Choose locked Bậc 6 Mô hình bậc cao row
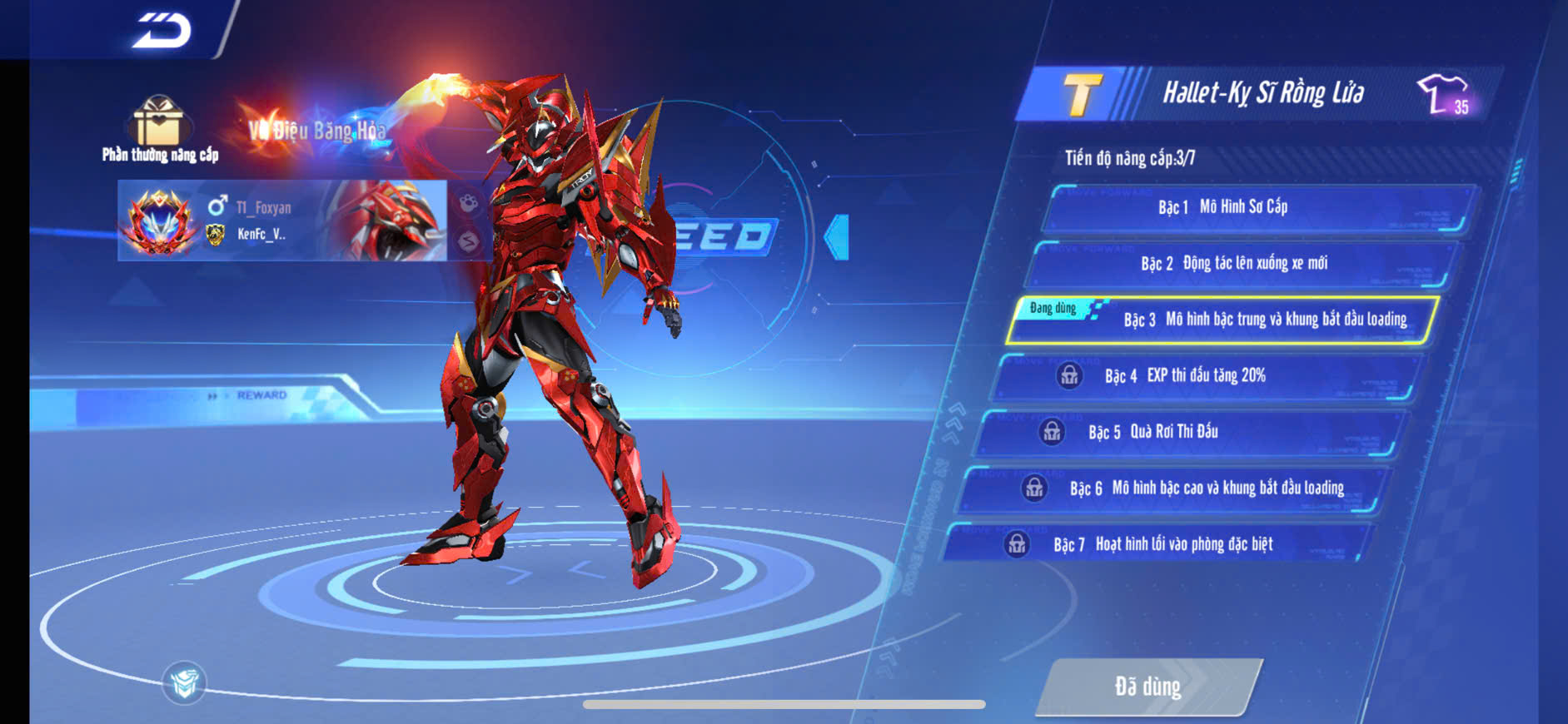The height and width of the screenshot is (724, 1568). [x=1172, y=488]
